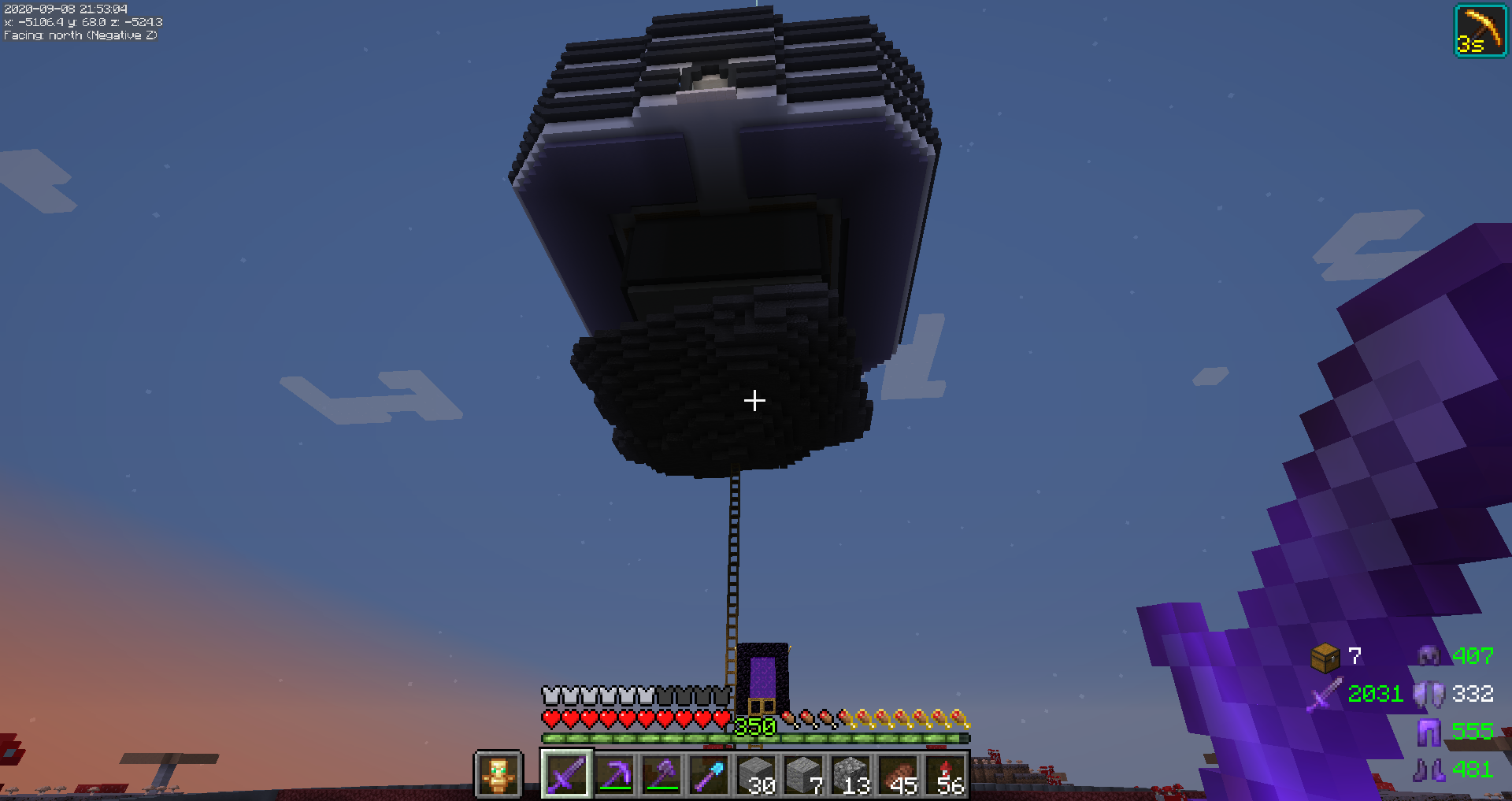Select the cooked meat stack of 45
Screen dimensions: 1512x801
[899, 774]
